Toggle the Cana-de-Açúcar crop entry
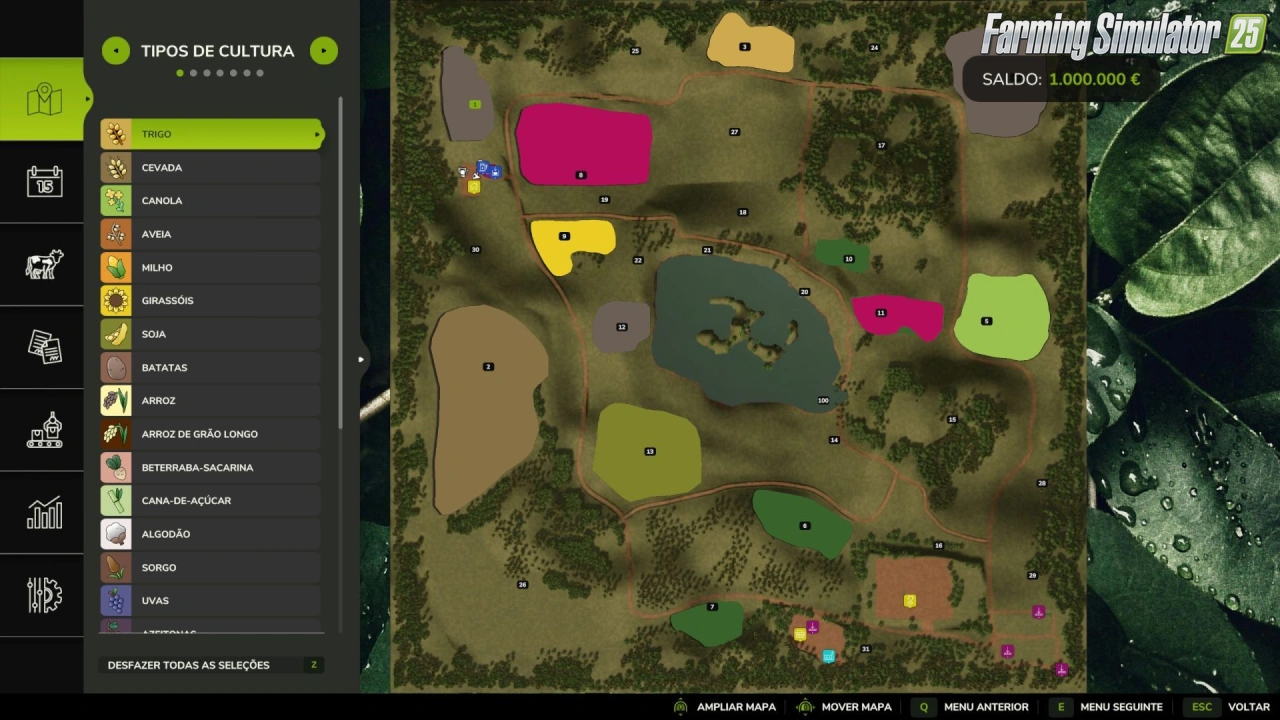 (211, 500)
